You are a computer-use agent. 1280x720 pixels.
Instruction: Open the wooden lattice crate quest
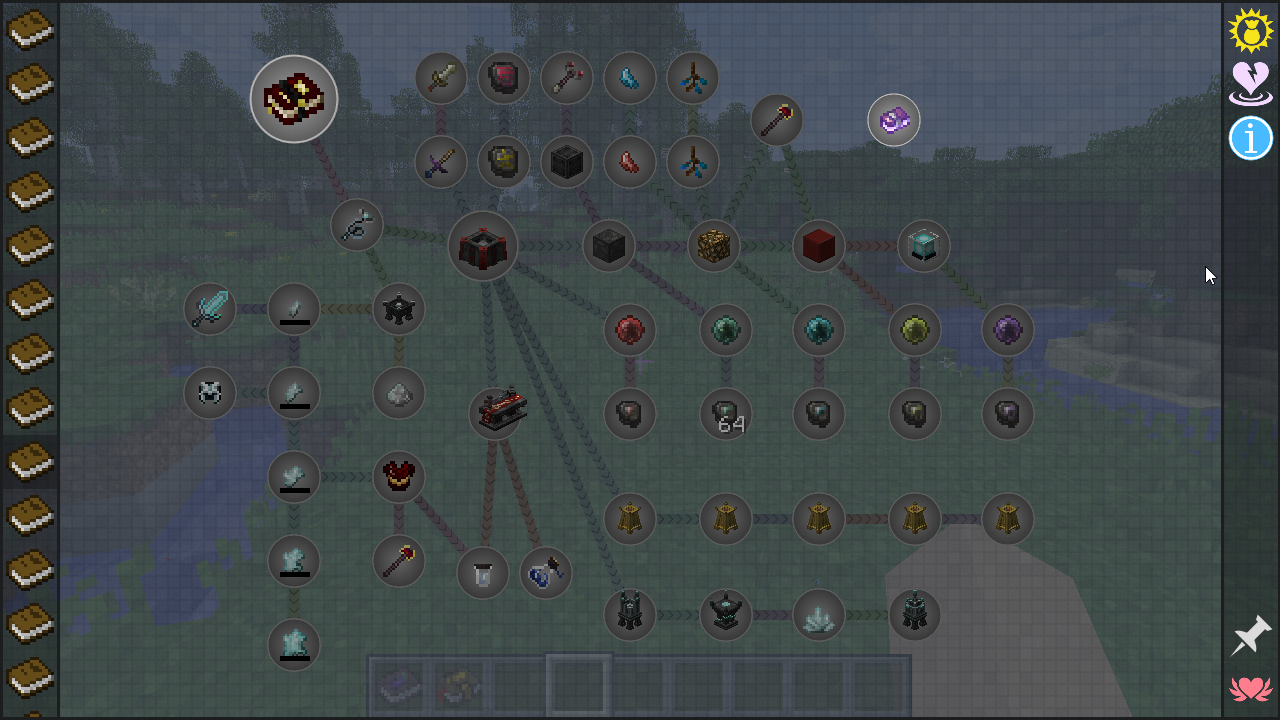[714, 246]
